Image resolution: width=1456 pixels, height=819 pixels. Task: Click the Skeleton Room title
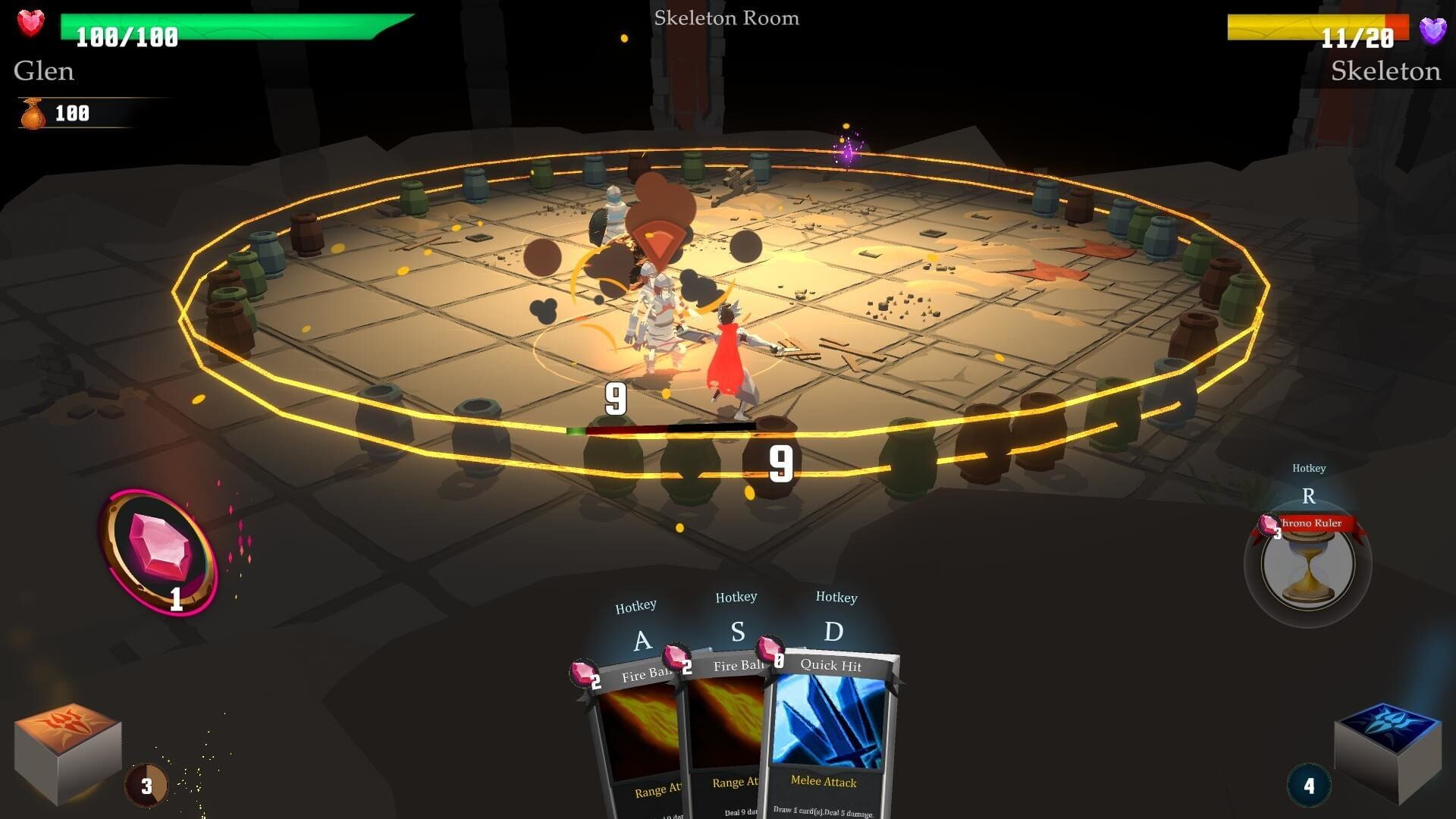coord(728,18)
